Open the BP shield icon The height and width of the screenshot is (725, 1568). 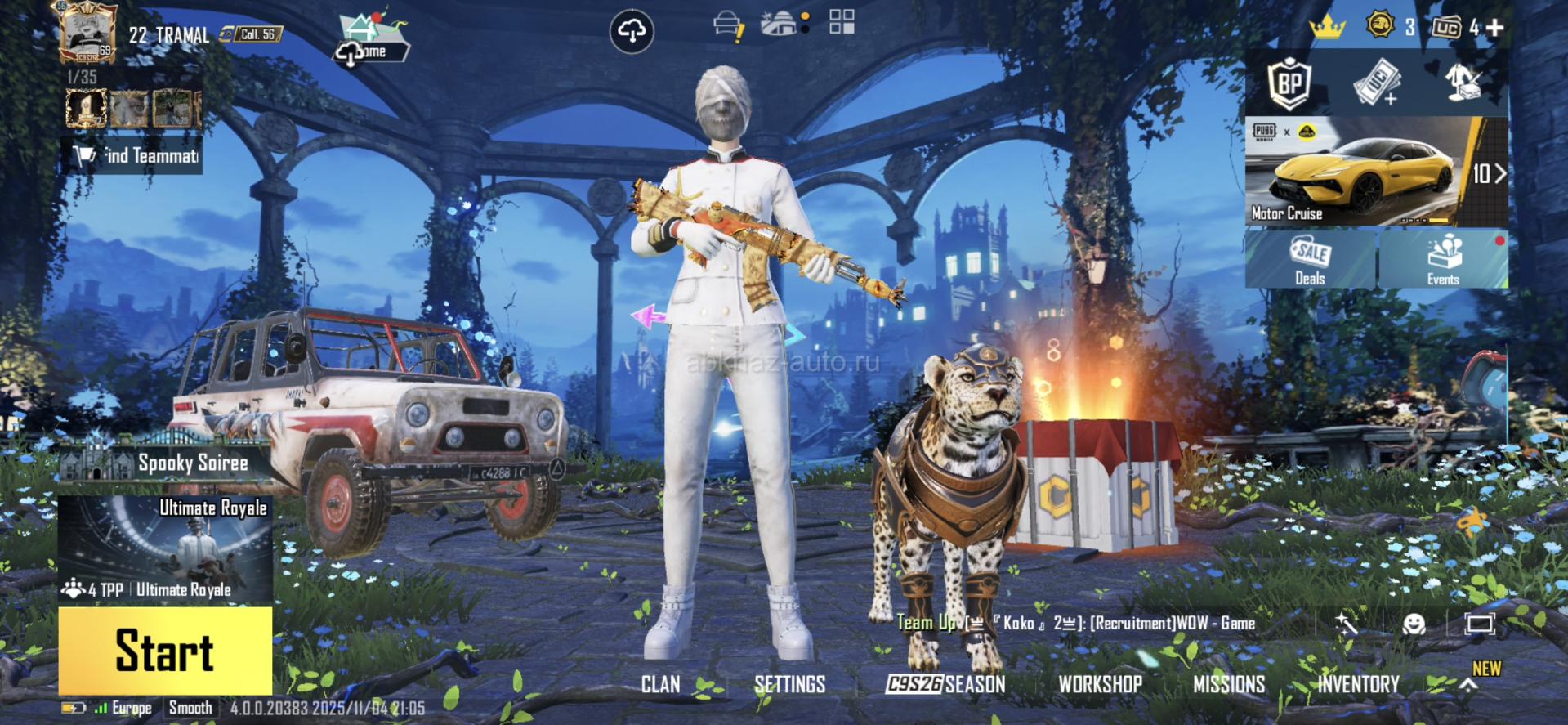click(x=1289, y=83)
